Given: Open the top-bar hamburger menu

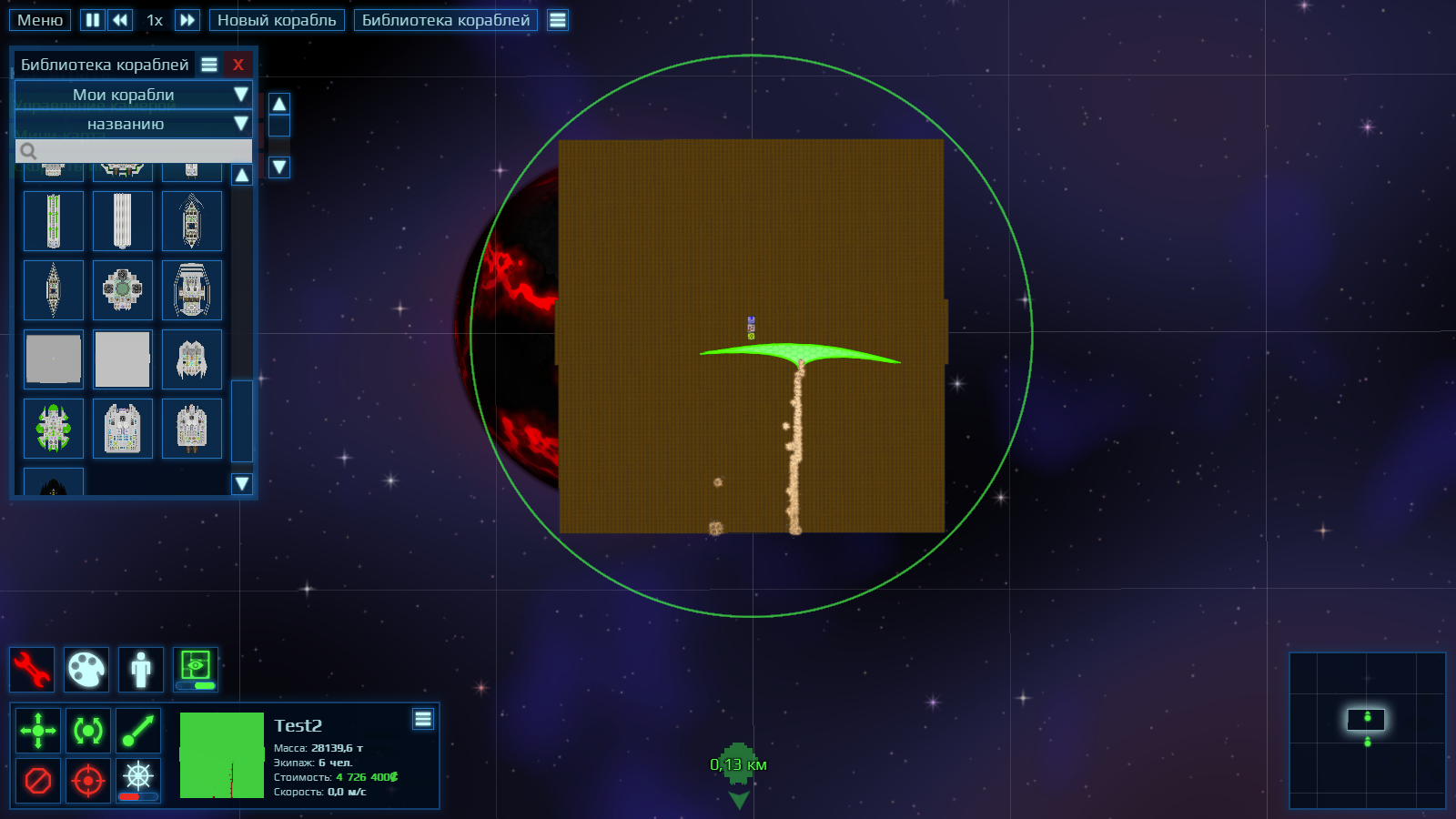Looking at the screenshot, I should click(x=558, y=20).
